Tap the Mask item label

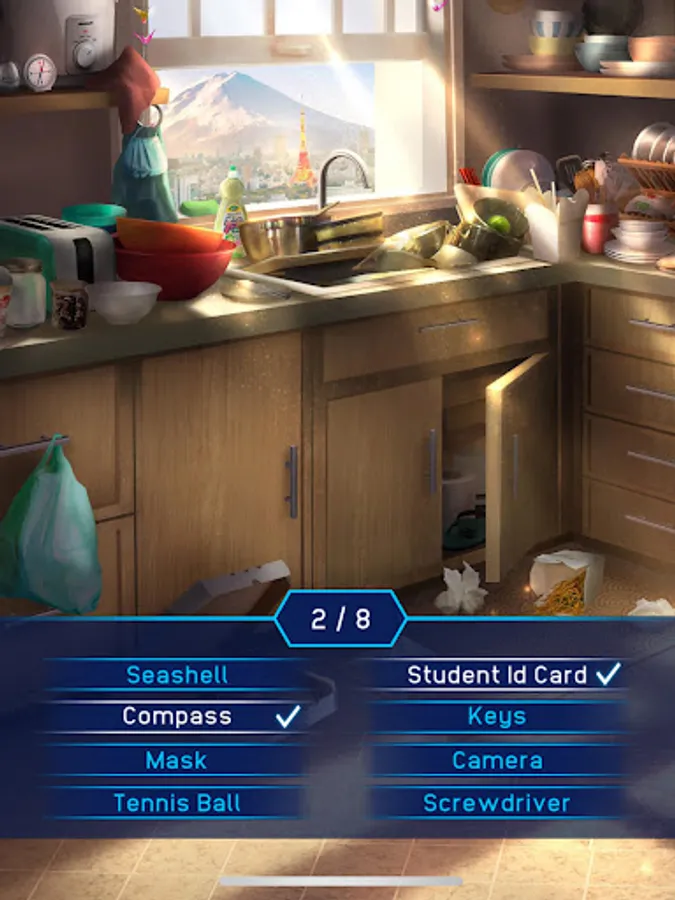point(175,760)
